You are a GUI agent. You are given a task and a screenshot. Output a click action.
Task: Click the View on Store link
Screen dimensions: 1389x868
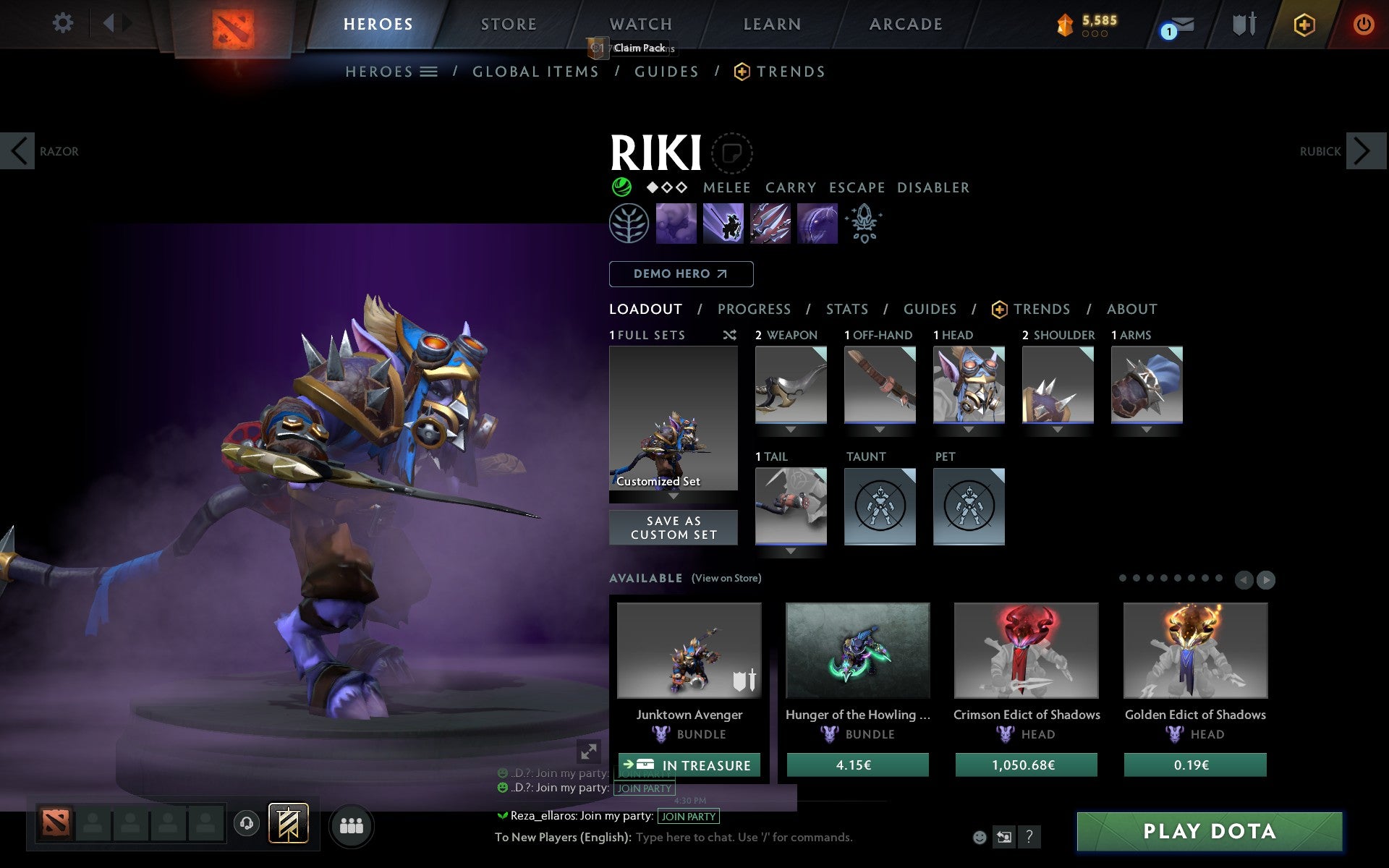point(726,579)
